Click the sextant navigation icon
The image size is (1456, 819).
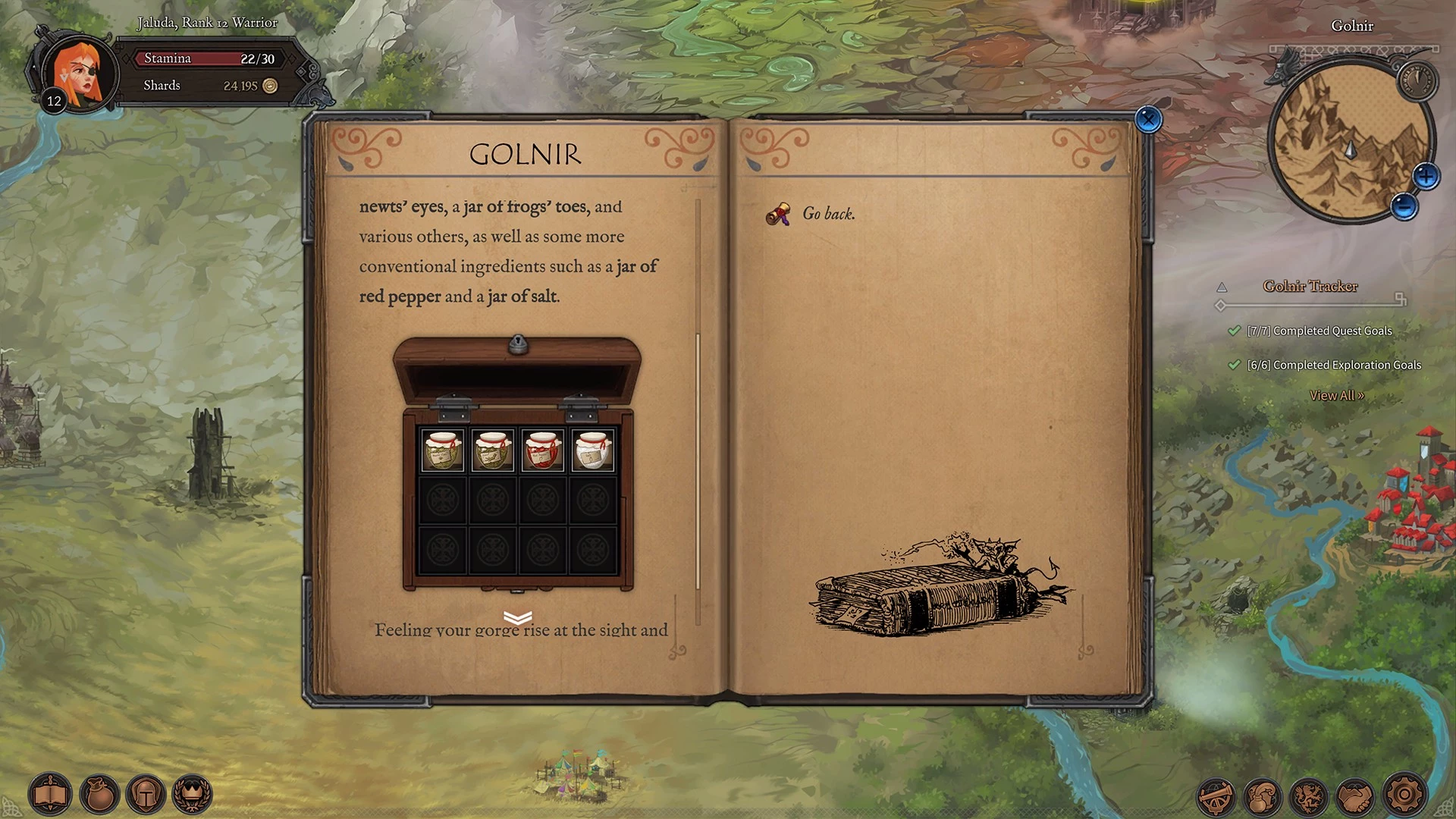click(1216, 796)
